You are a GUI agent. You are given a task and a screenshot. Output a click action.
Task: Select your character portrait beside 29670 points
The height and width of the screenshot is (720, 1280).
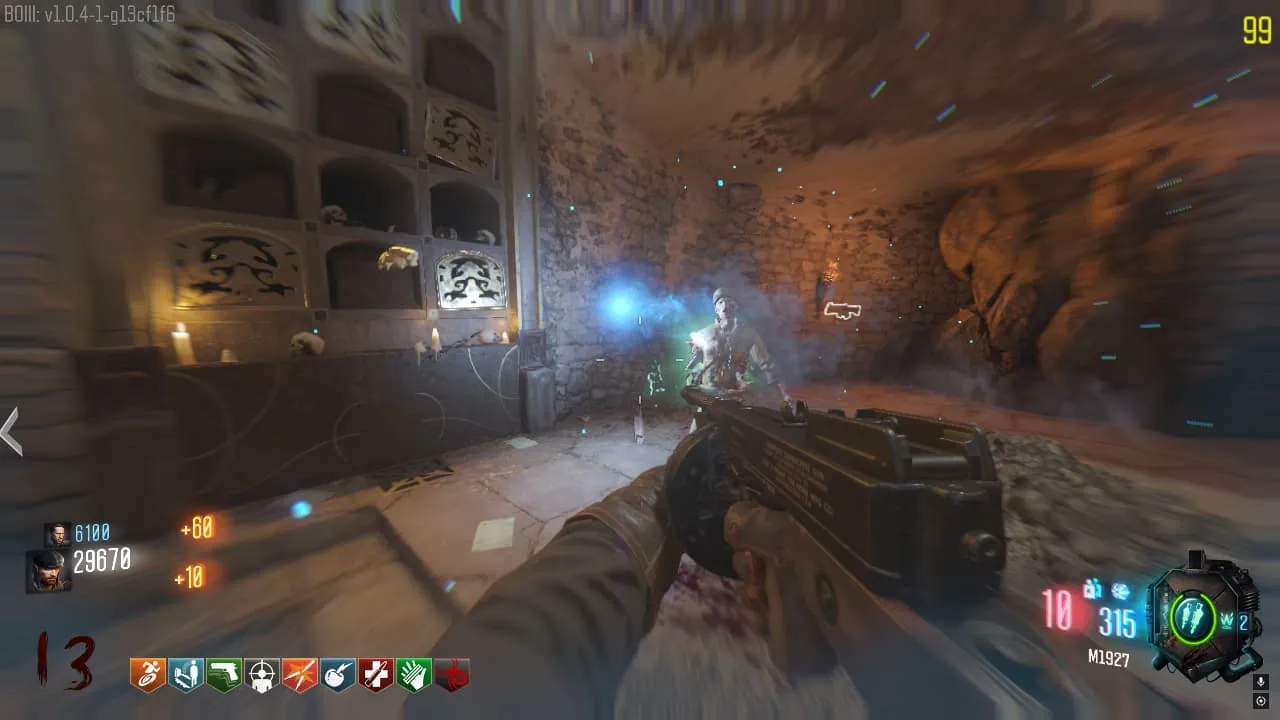[x=48, y=571]
